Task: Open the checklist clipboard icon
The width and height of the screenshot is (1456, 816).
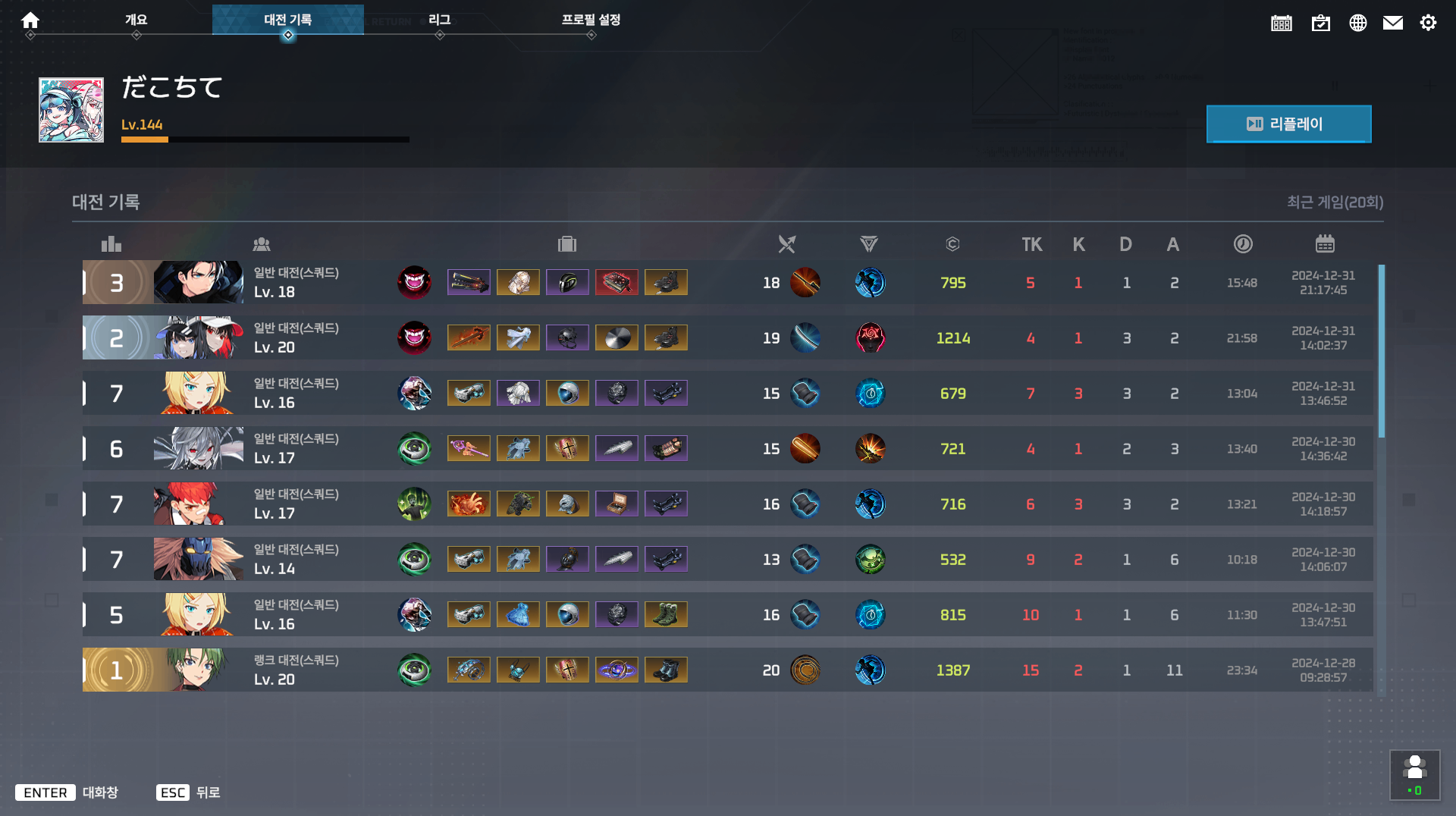Action: 1321,24
